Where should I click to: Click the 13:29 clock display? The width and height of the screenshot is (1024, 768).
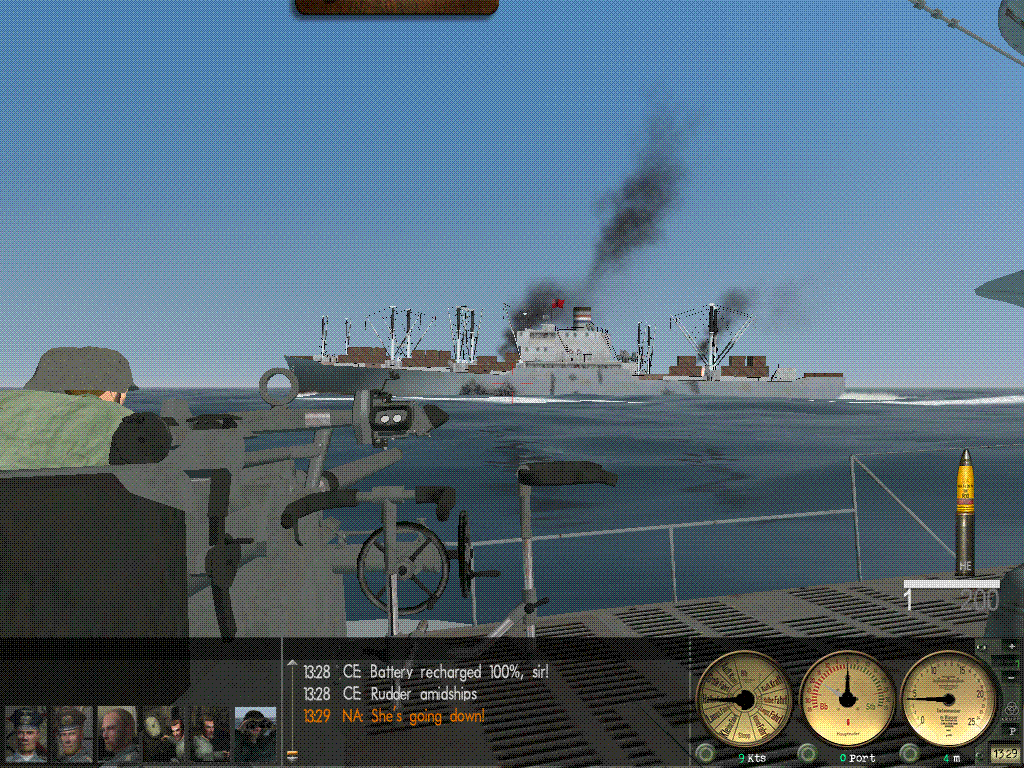(x=1003, y=753)
